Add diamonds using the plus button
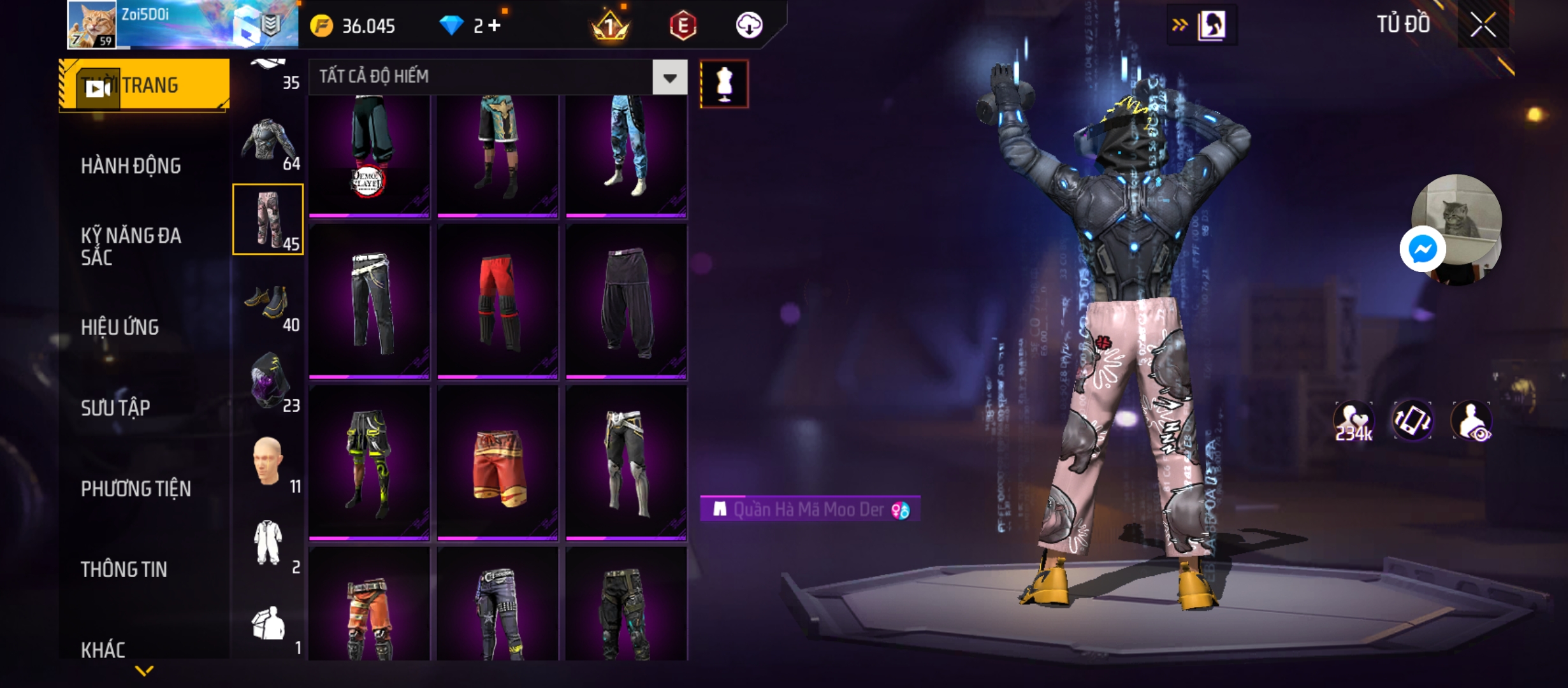 495,25
